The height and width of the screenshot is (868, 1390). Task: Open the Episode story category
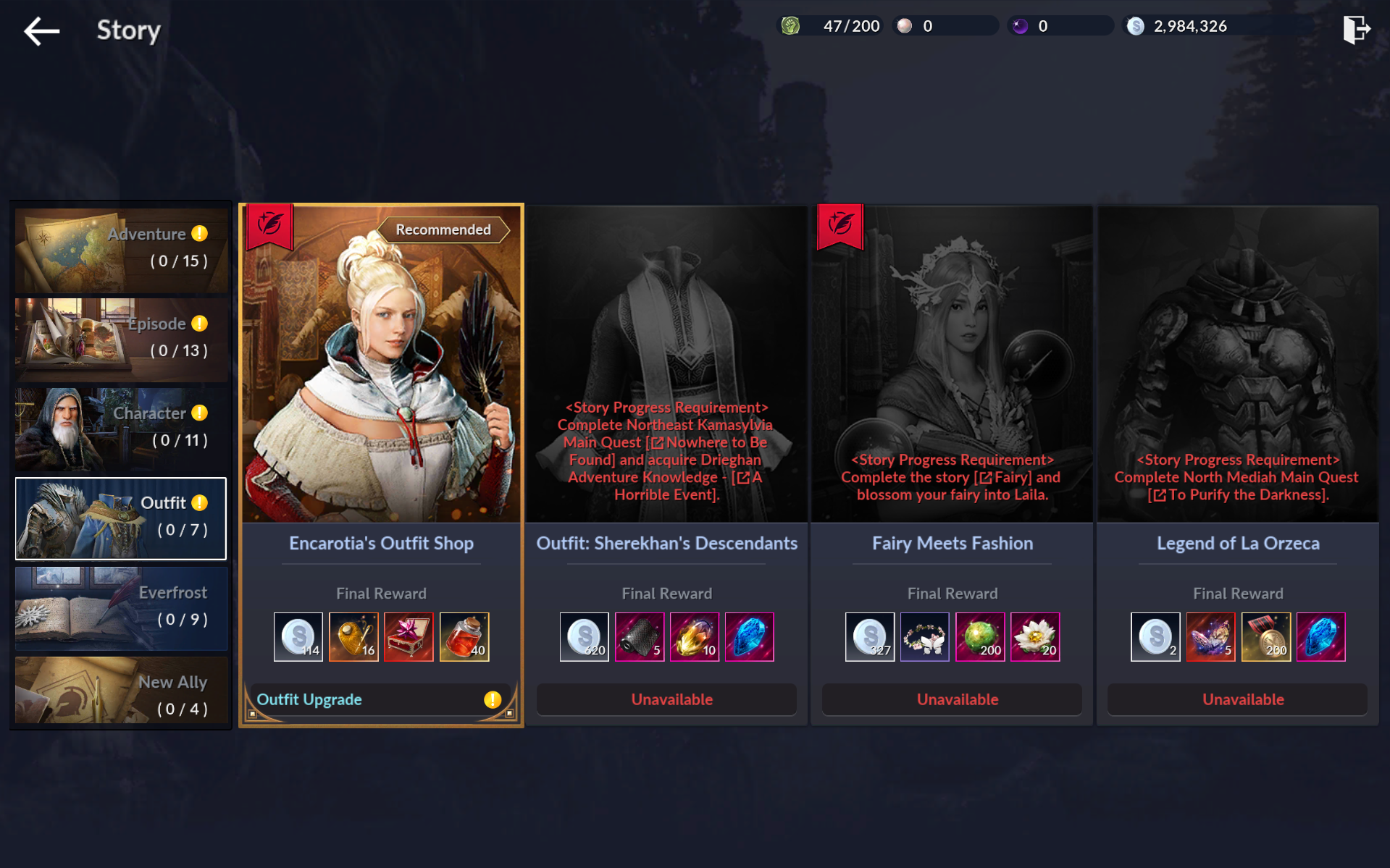click(x=121, y=339)
